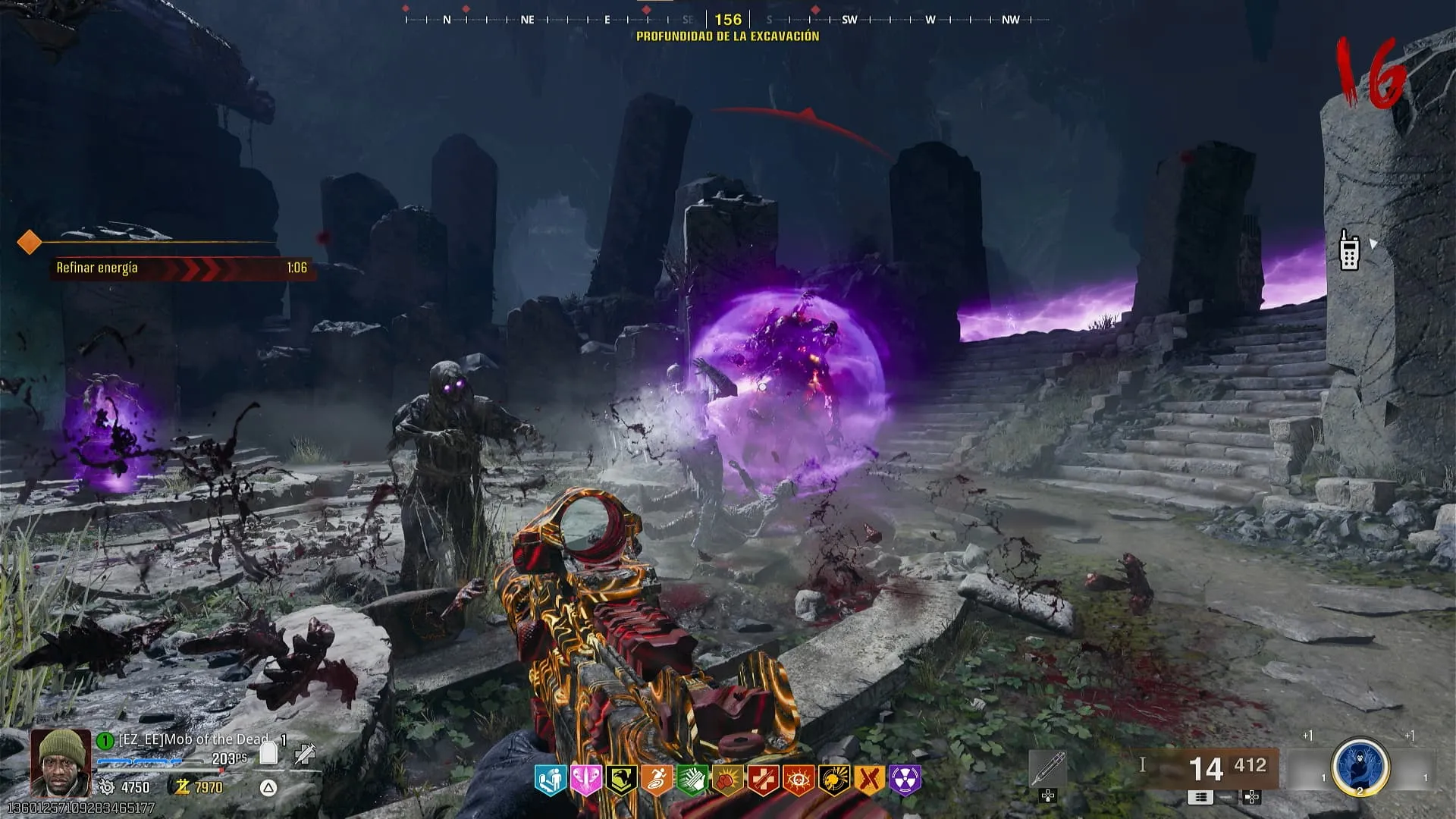This screenshot has height=819, width=1456.
Task: Select the self-revive syringe icon
Action: (x=305, y=753)
